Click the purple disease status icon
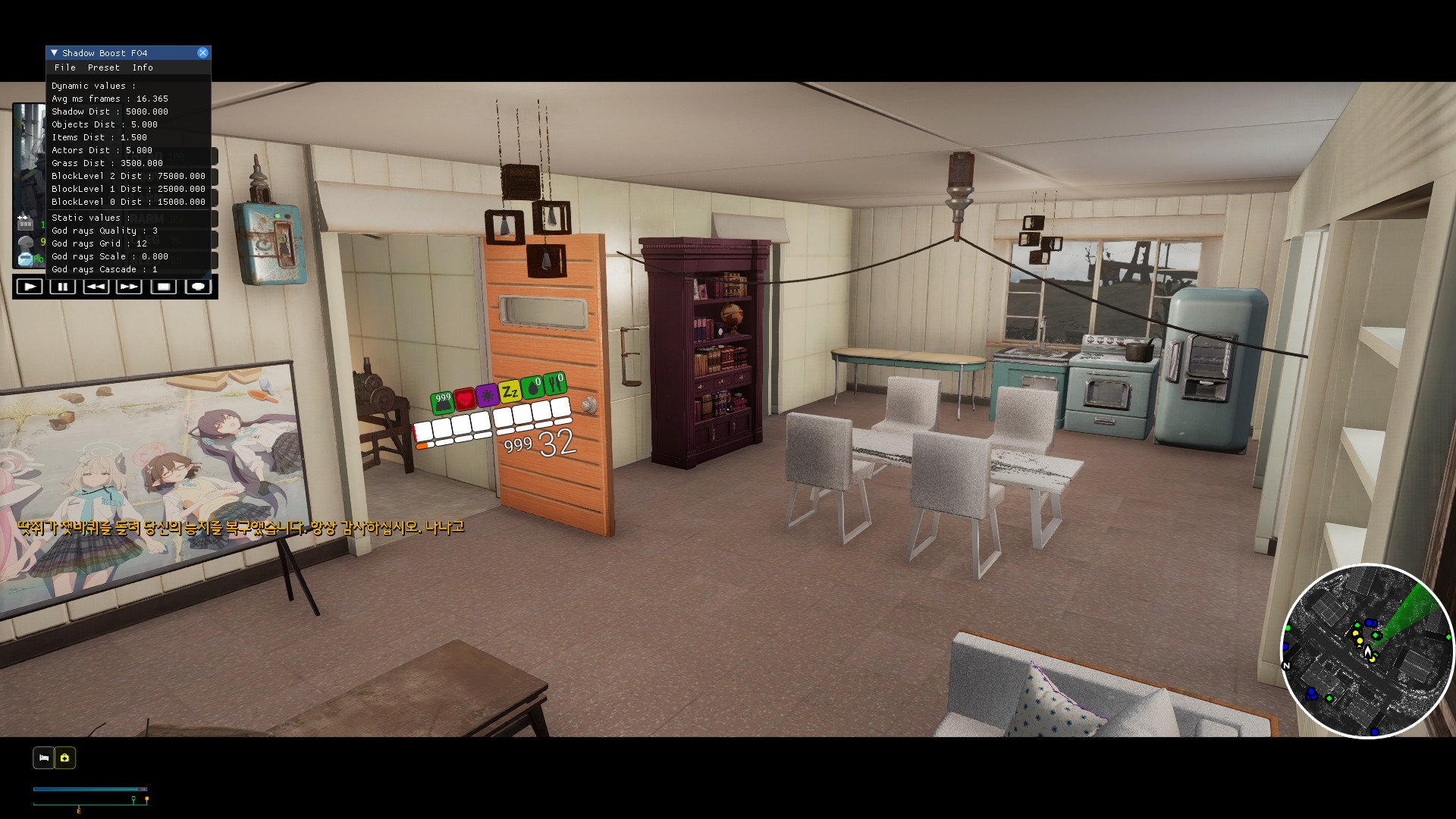This screenshot has width=1456, height=819. point(487,394)
